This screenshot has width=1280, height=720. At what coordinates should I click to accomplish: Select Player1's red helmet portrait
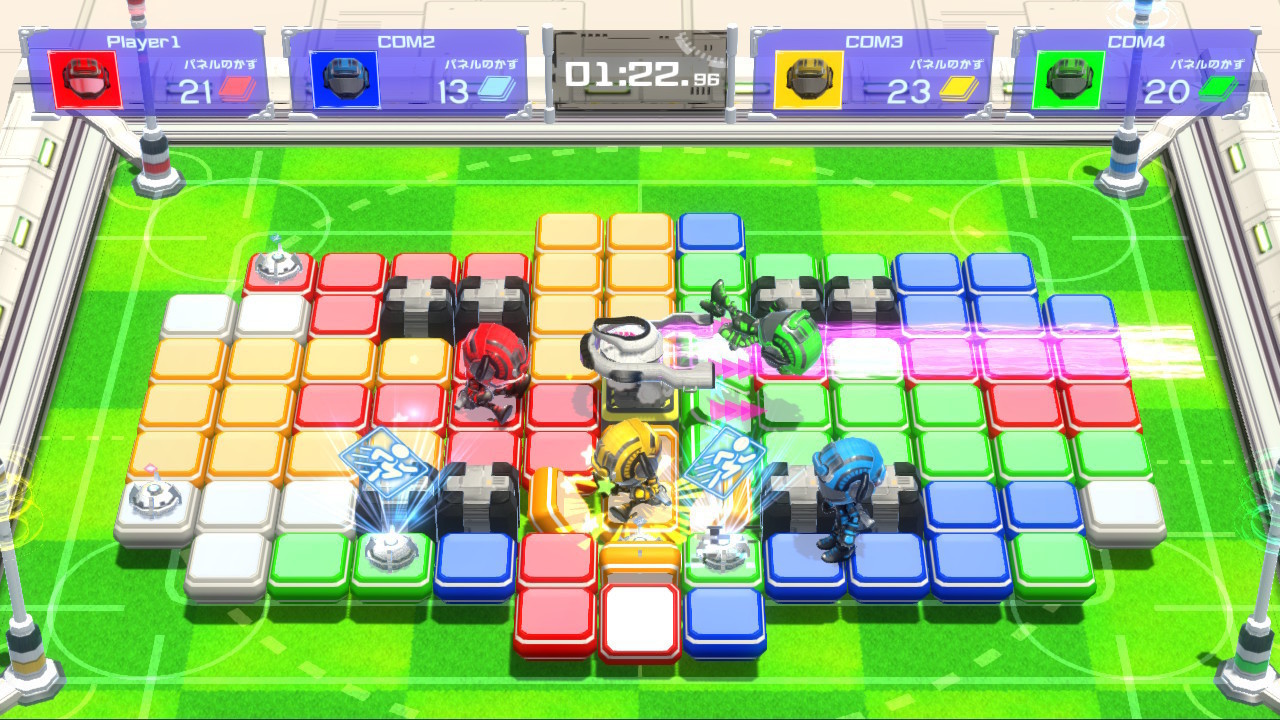click(x=85, y=80)
